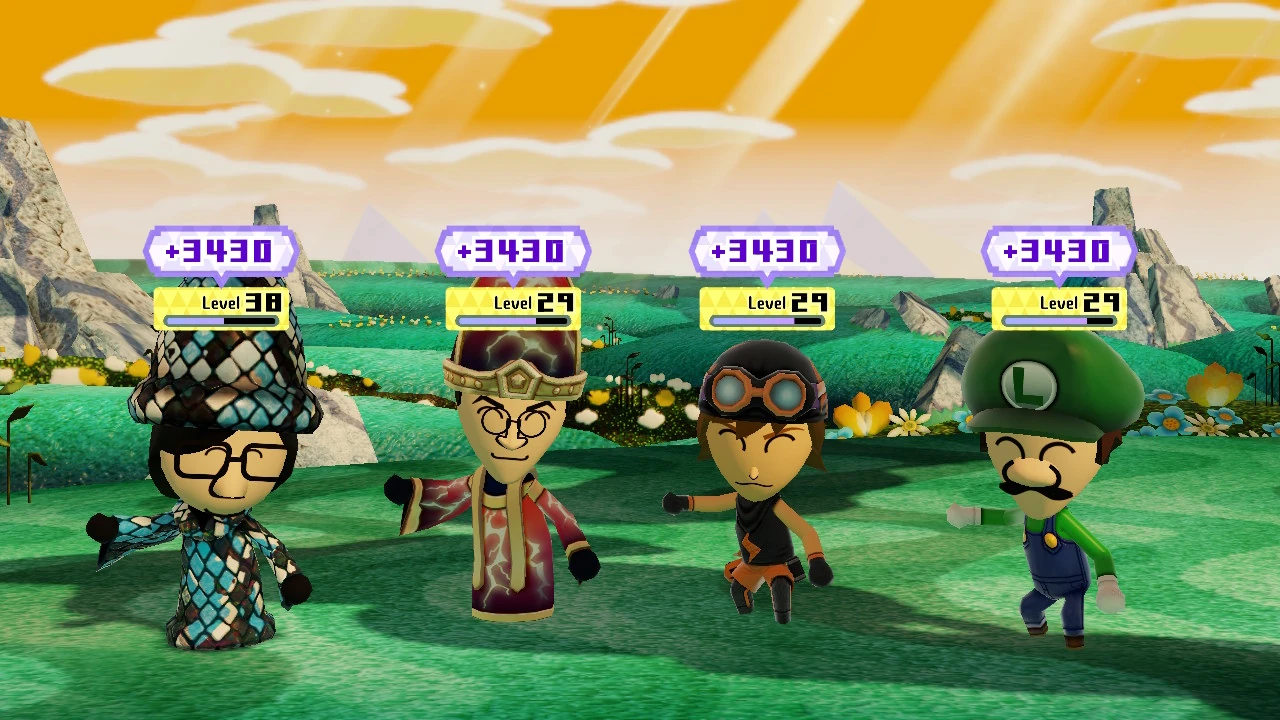1280x720 pixels.
Task: Select the +3430 badge over the robed Mii
Action: click(x=513, y=251)
